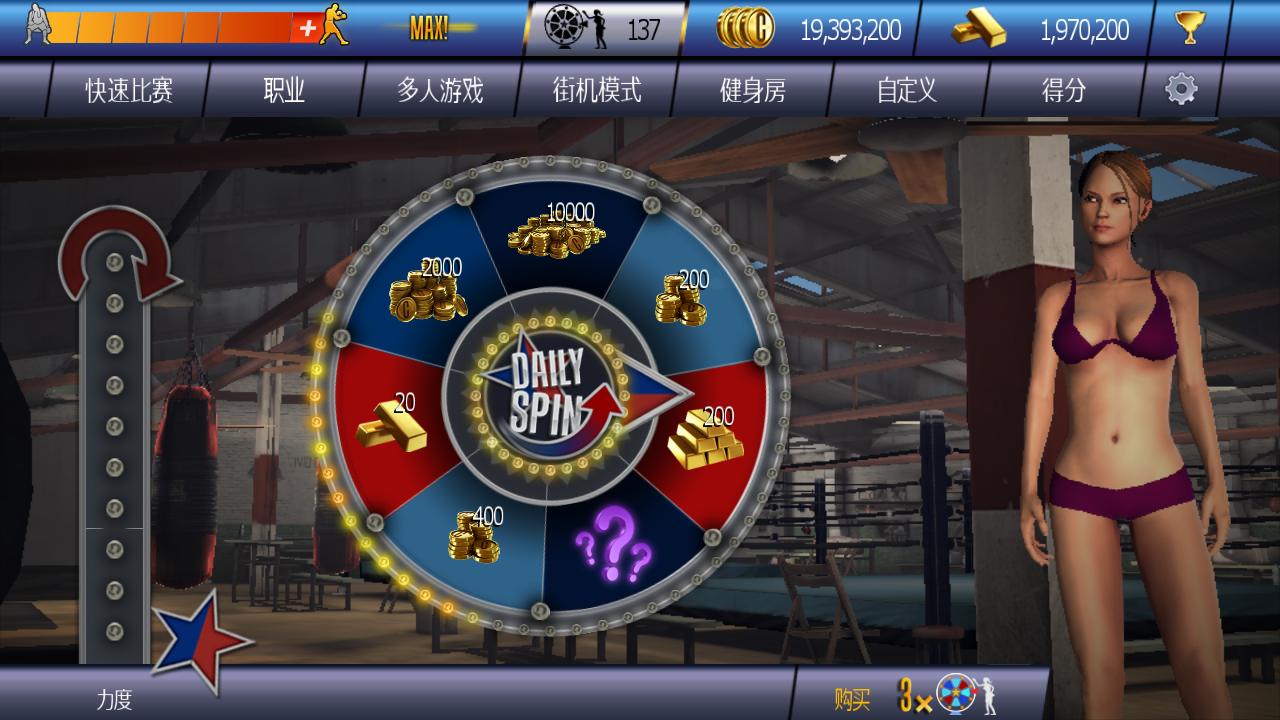The height and width of the screenshot is (720, 1280).
Task: Switch to the 职业 career tab
Action: (x=284, y=91)
